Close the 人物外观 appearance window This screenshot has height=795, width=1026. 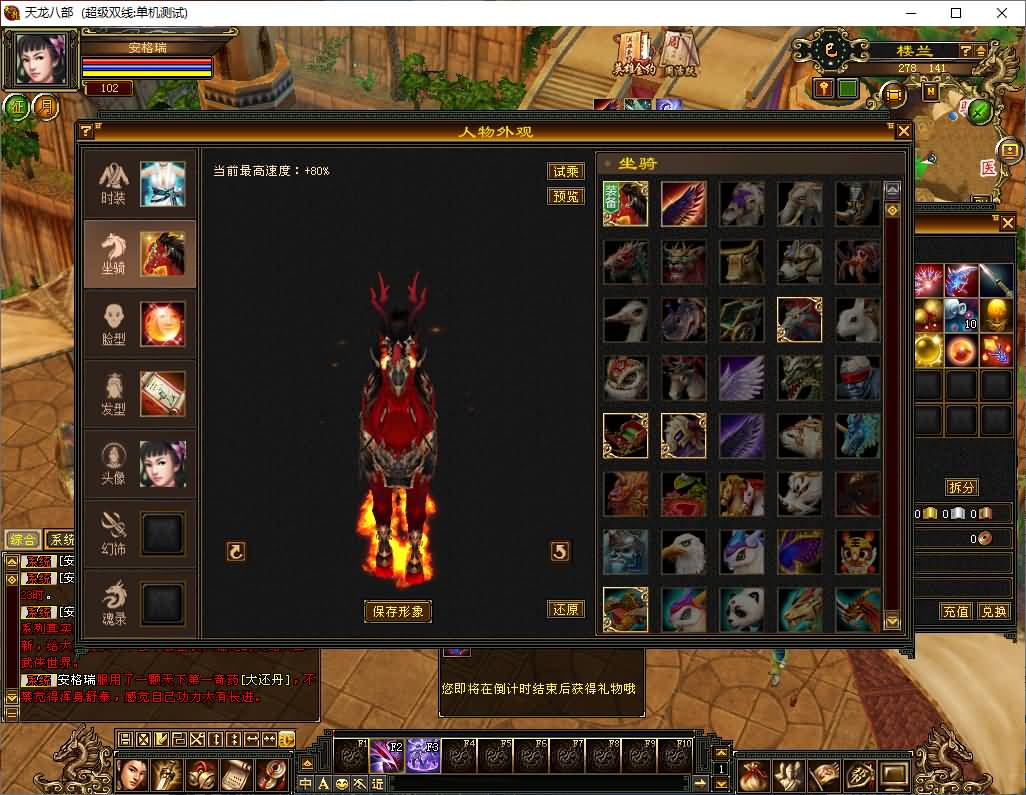pos(903,131)
